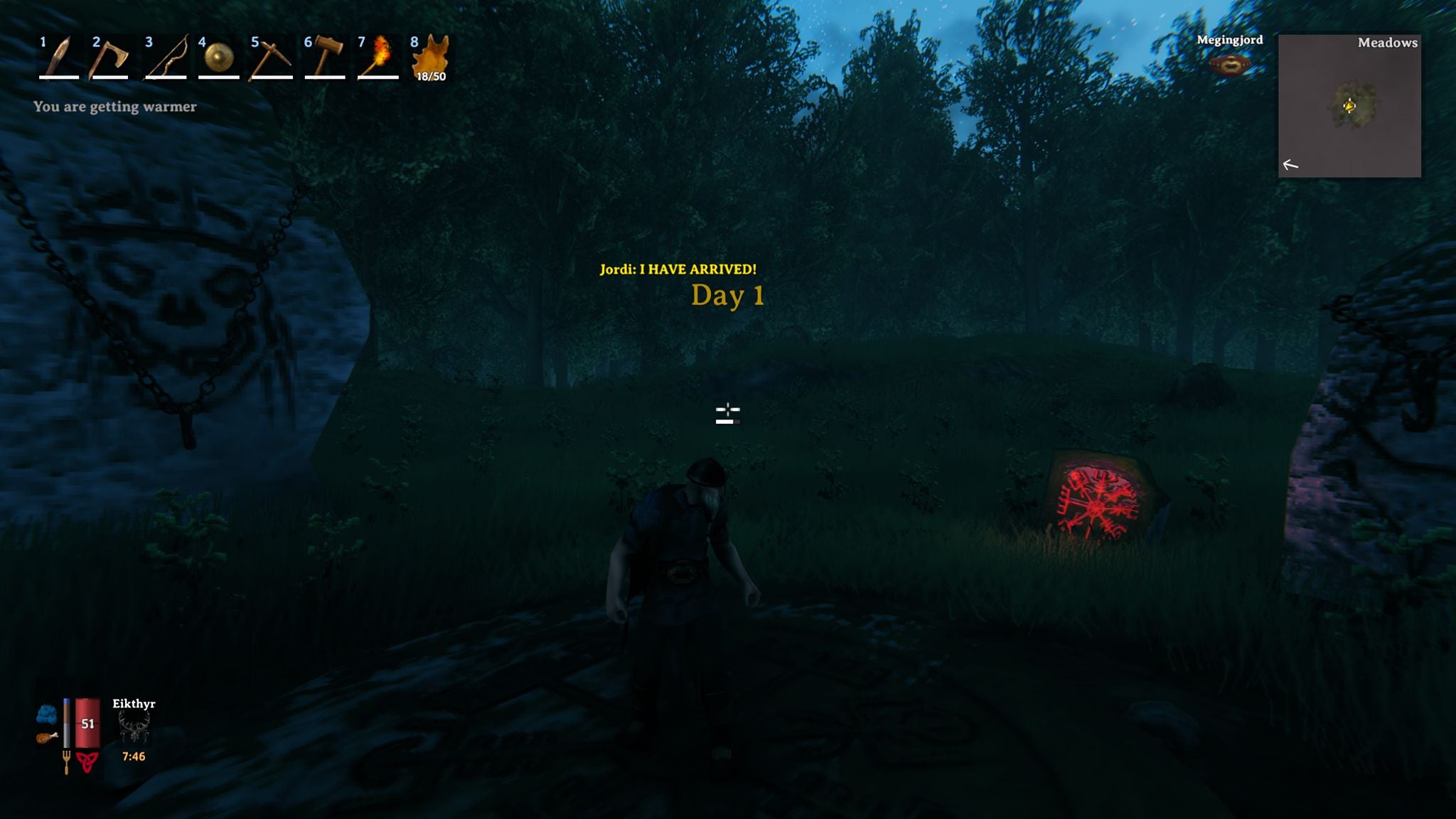Click the arrow on the minimap corner
1456x819 pixels.
1290,166
